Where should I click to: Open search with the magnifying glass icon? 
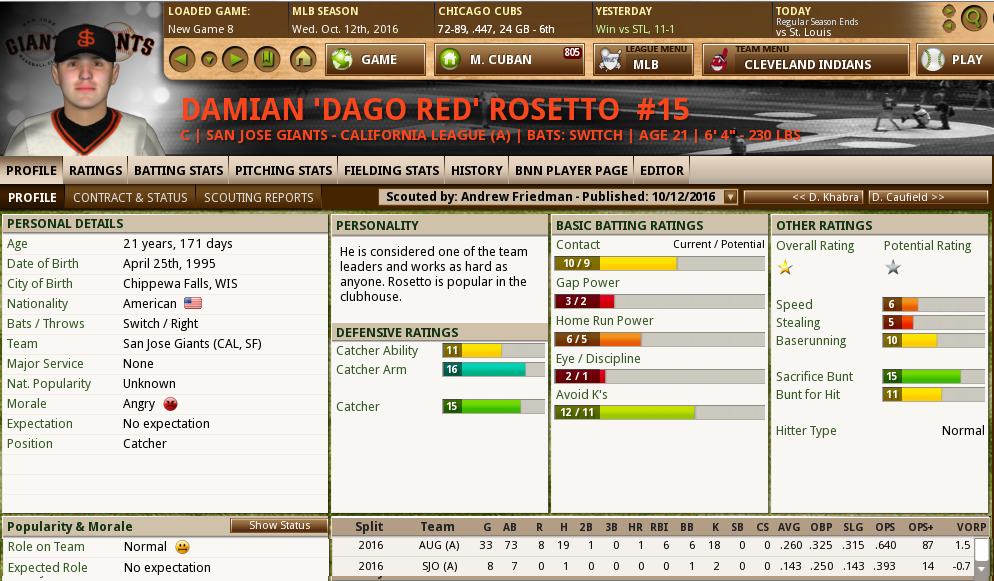tap(972, 17)
